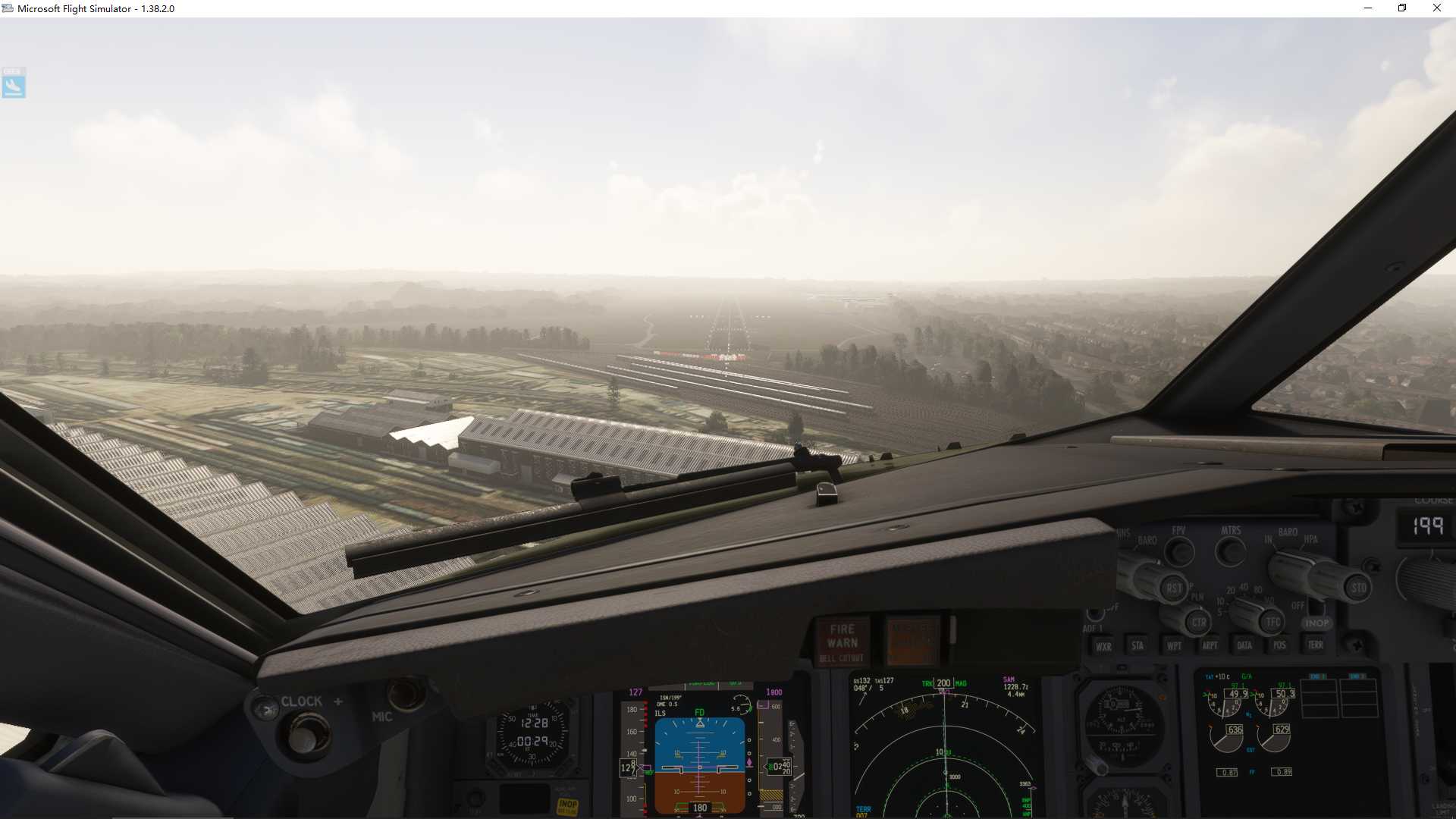
Task: Open the title bar window menu icon
Action: pyautogui.click(x=8, y=8)
